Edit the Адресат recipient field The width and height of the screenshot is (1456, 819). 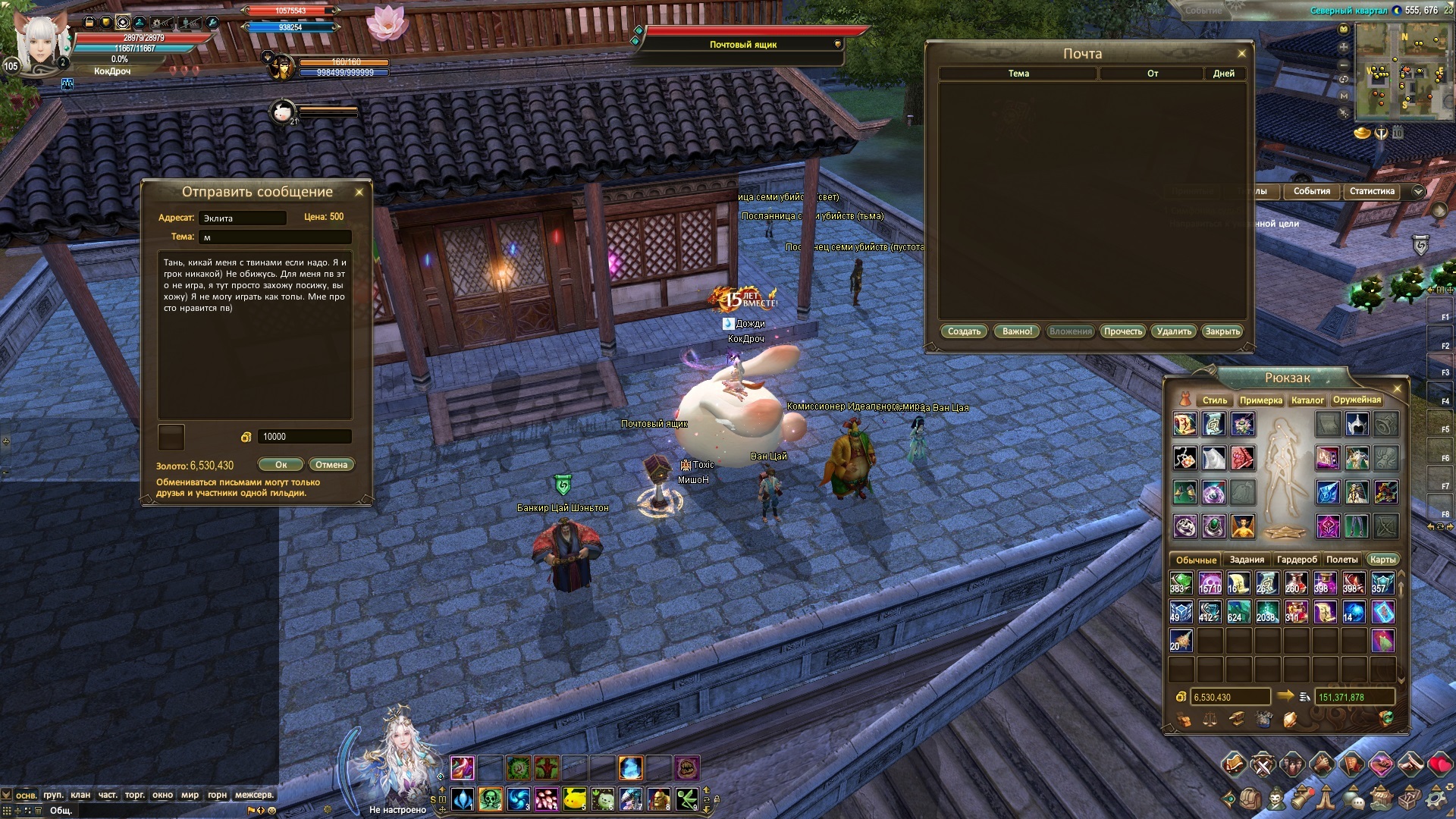click(243, 218)
